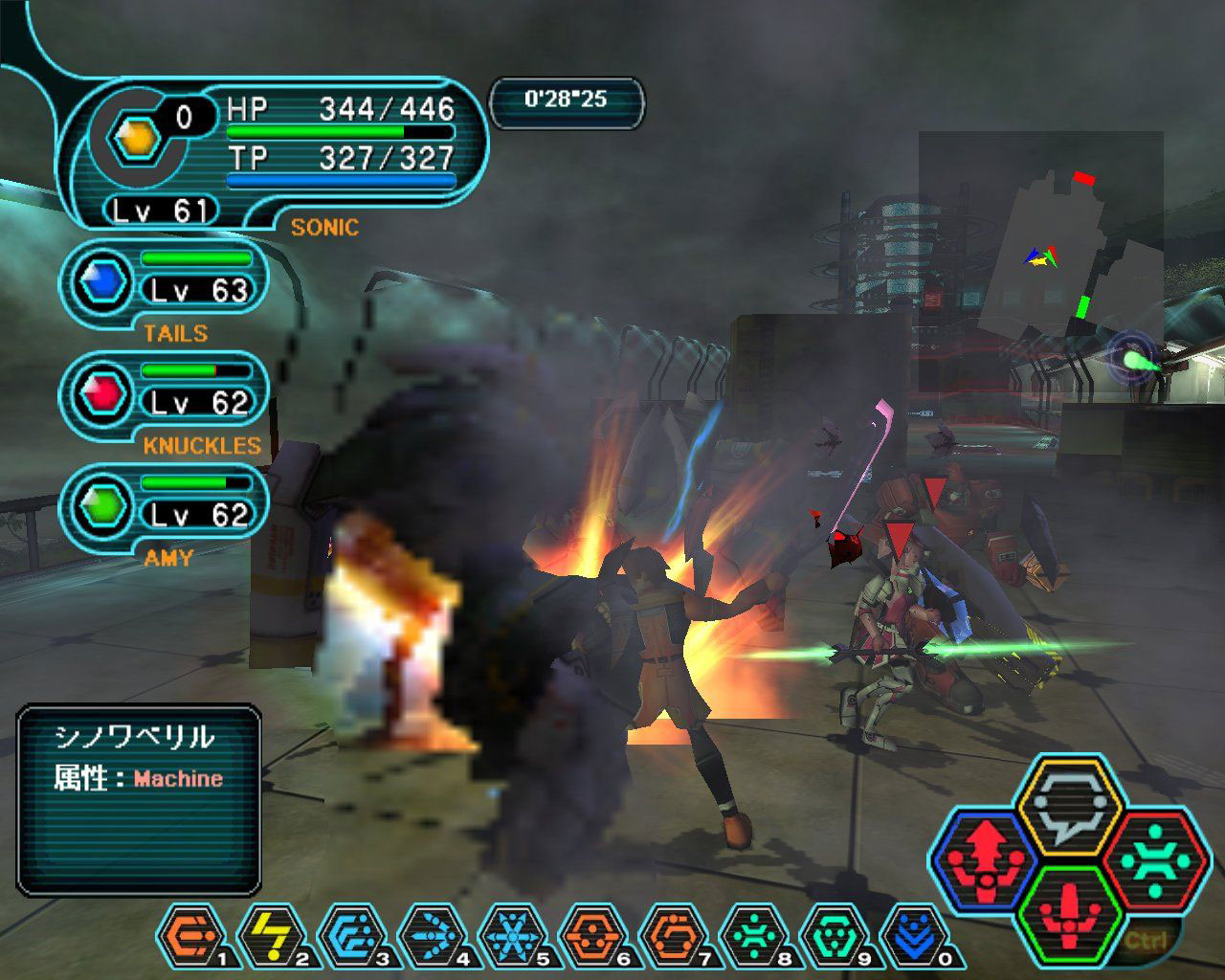The height and width of the screenshot is (980, 1225).
Task: Activate the green technique on the red hexagon
Action: [1153, 857]
